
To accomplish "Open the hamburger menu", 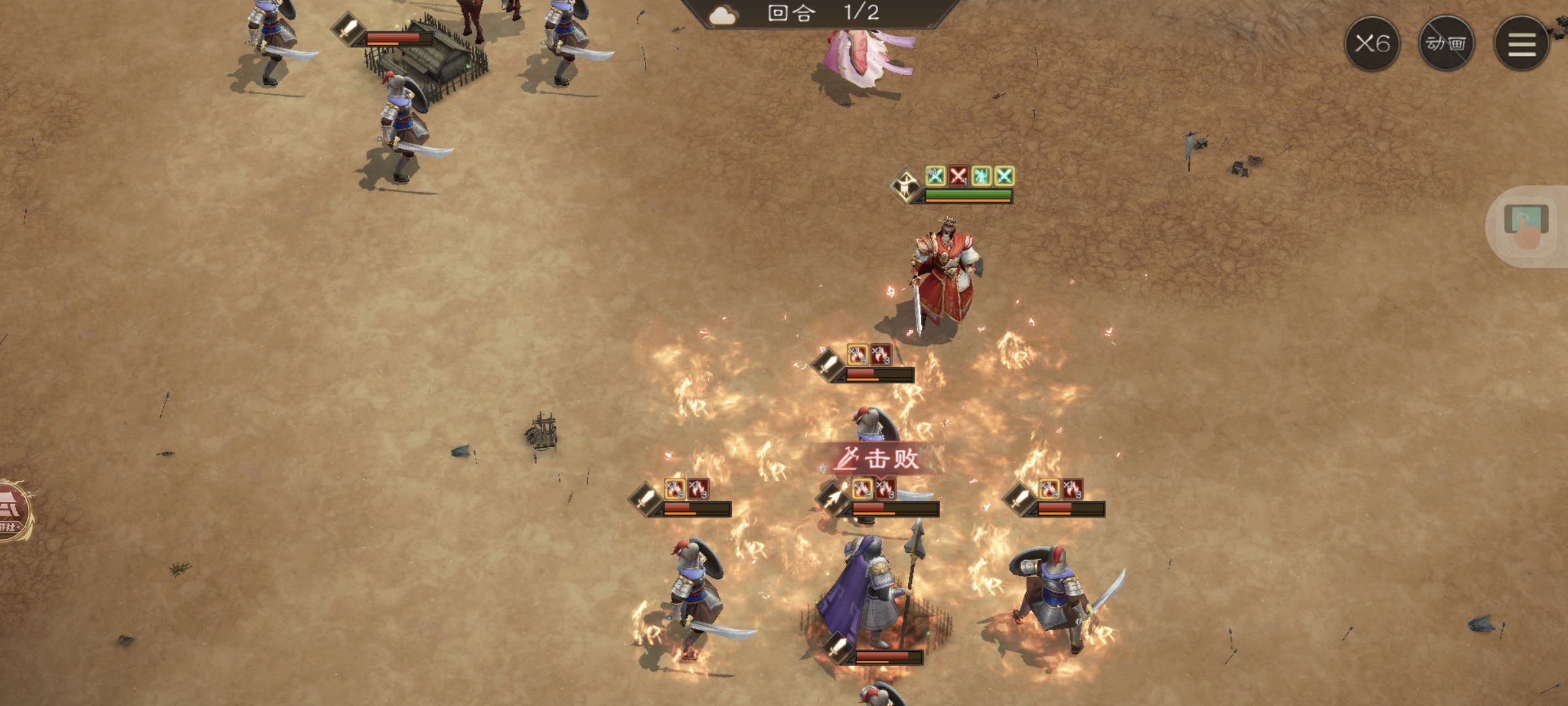I will pos(1522,44).
